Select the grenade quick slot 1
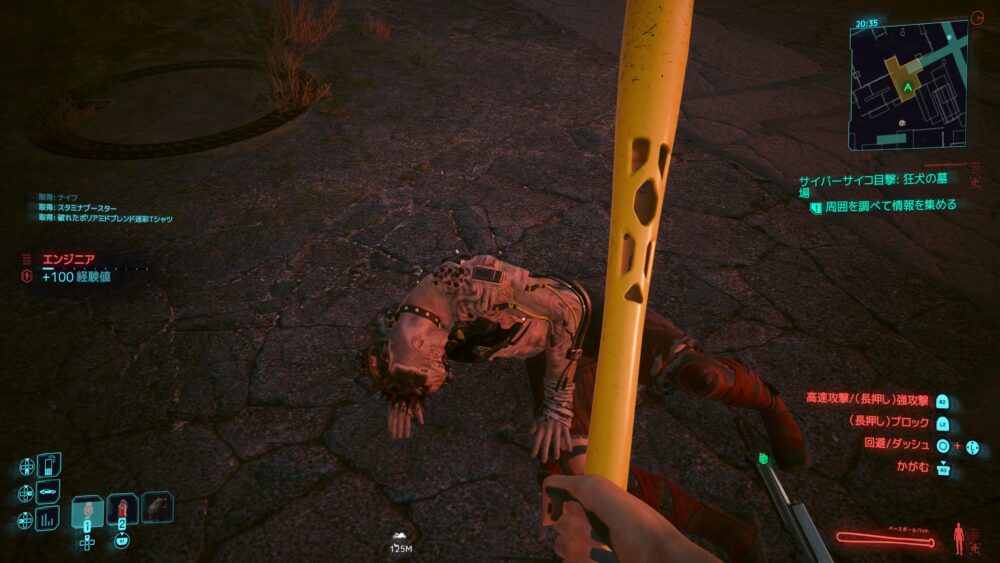Screen dimensions: 1000x563 coord(87,511)
